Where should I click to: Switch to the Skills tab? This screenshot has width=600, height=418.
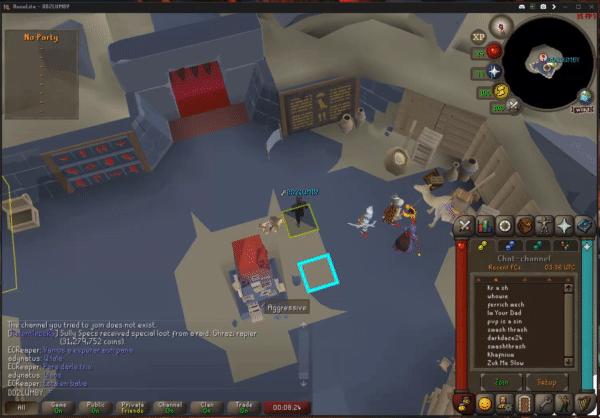coord(485,225)
